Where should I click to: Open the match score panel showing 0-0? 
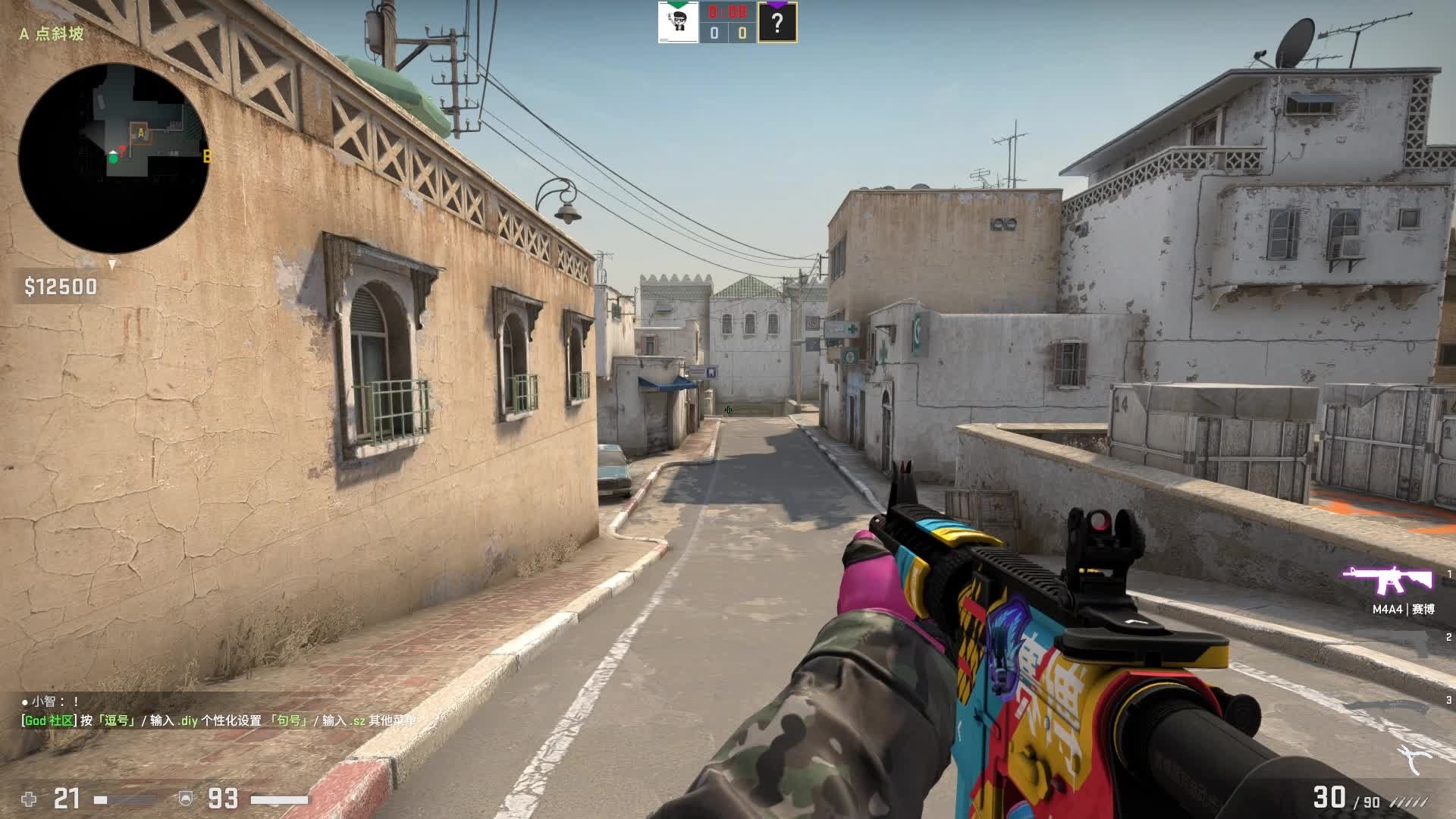coord(727,33)
